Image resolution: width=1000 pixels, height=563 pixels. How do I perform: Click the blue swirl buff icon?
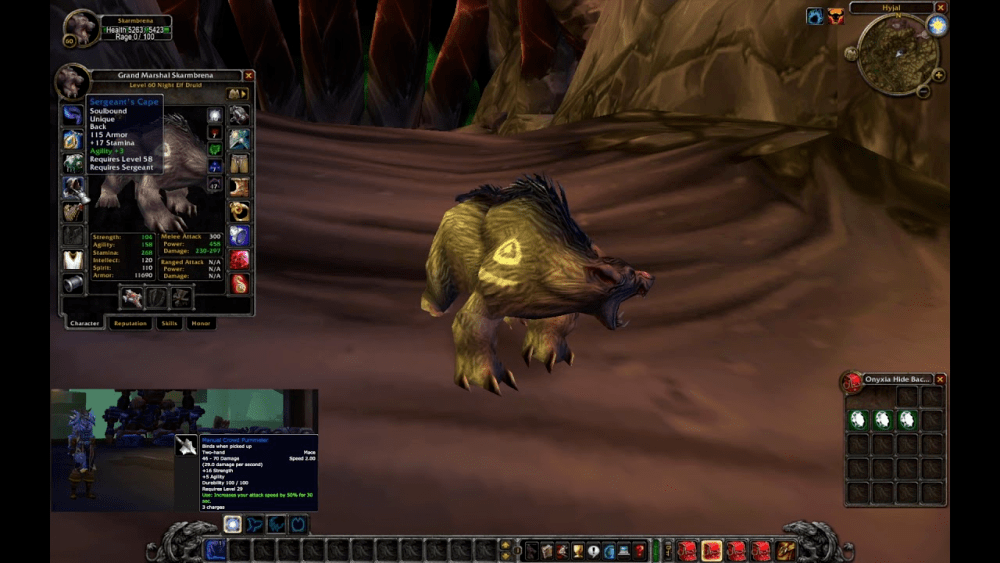point(815,16)
